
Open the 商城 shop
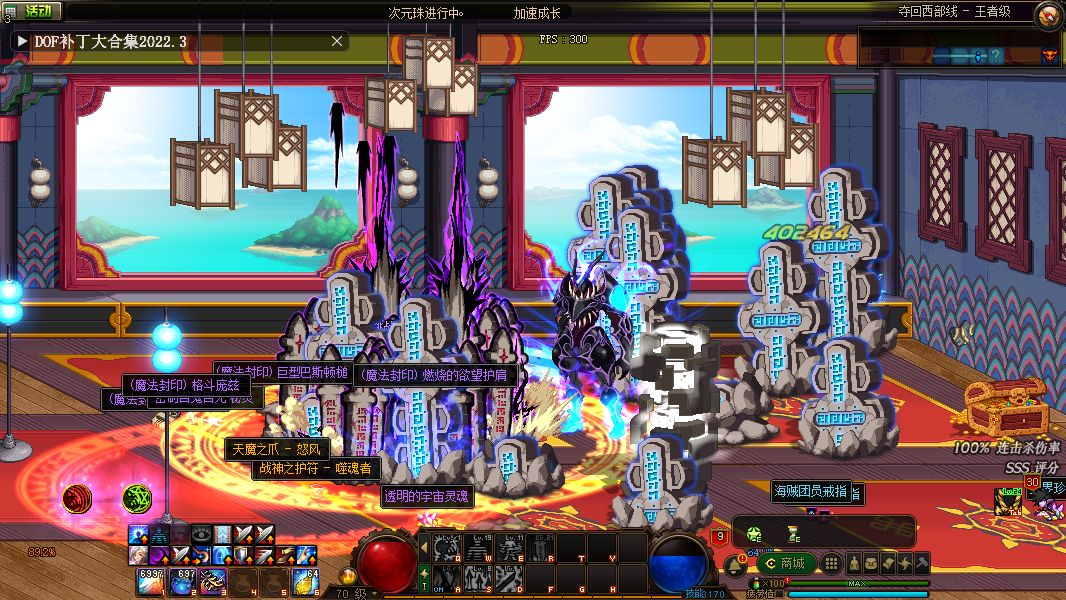(786, 563)
